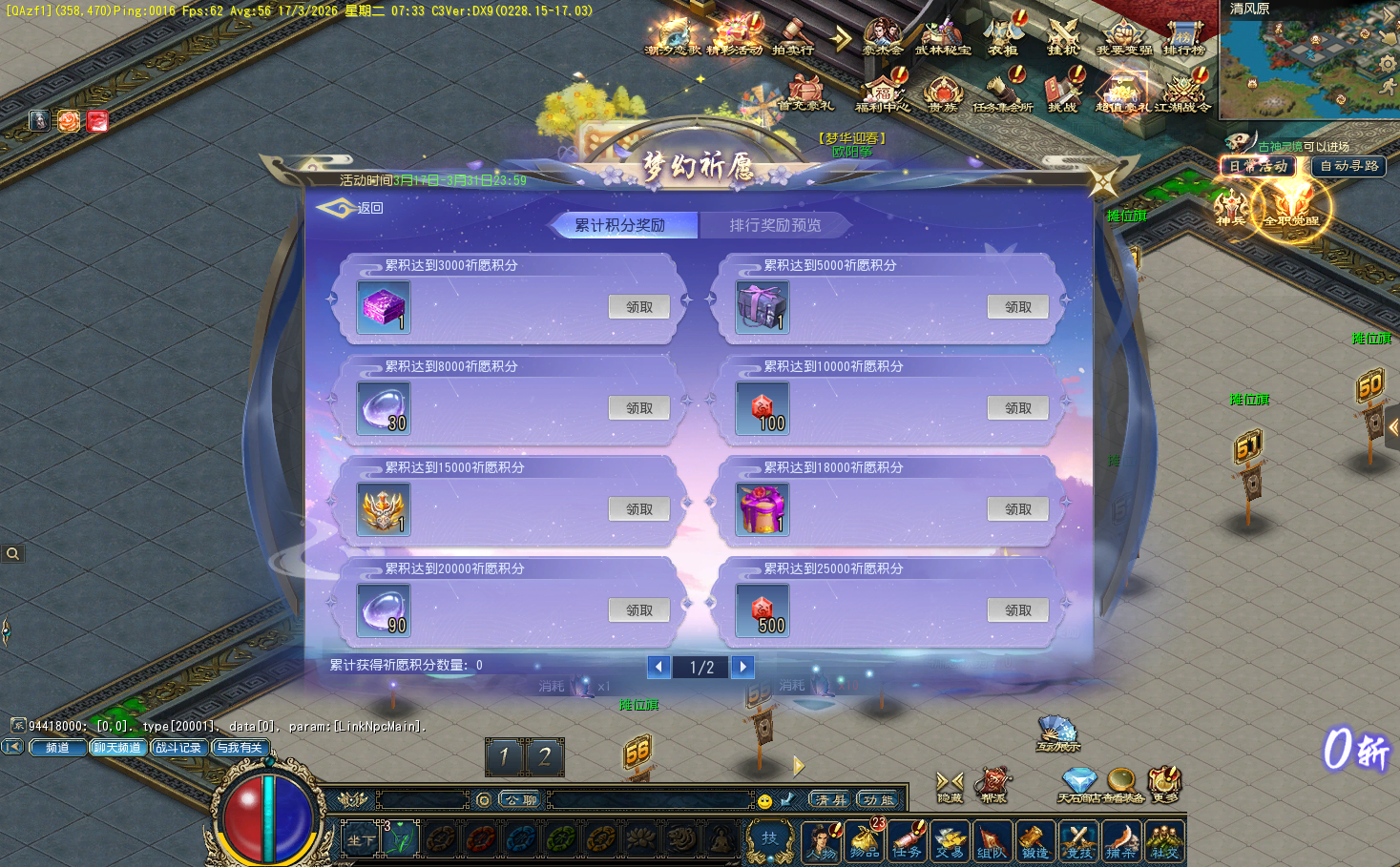Screen dimensions: 1400x867
Task: Open the 拍卖行 auction house
Action: click(792, 37)
